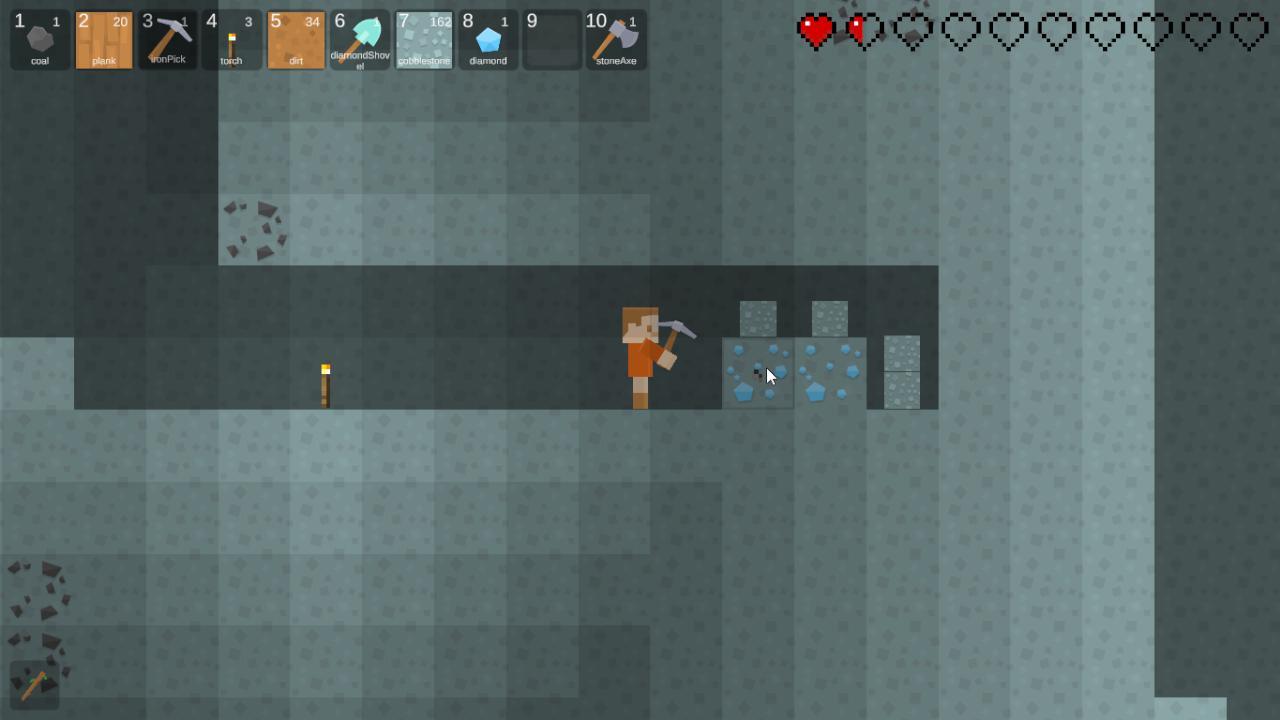Click the placed torch on the floor
Viewport: 1280px width, 720px height.
tap(324, 385)
